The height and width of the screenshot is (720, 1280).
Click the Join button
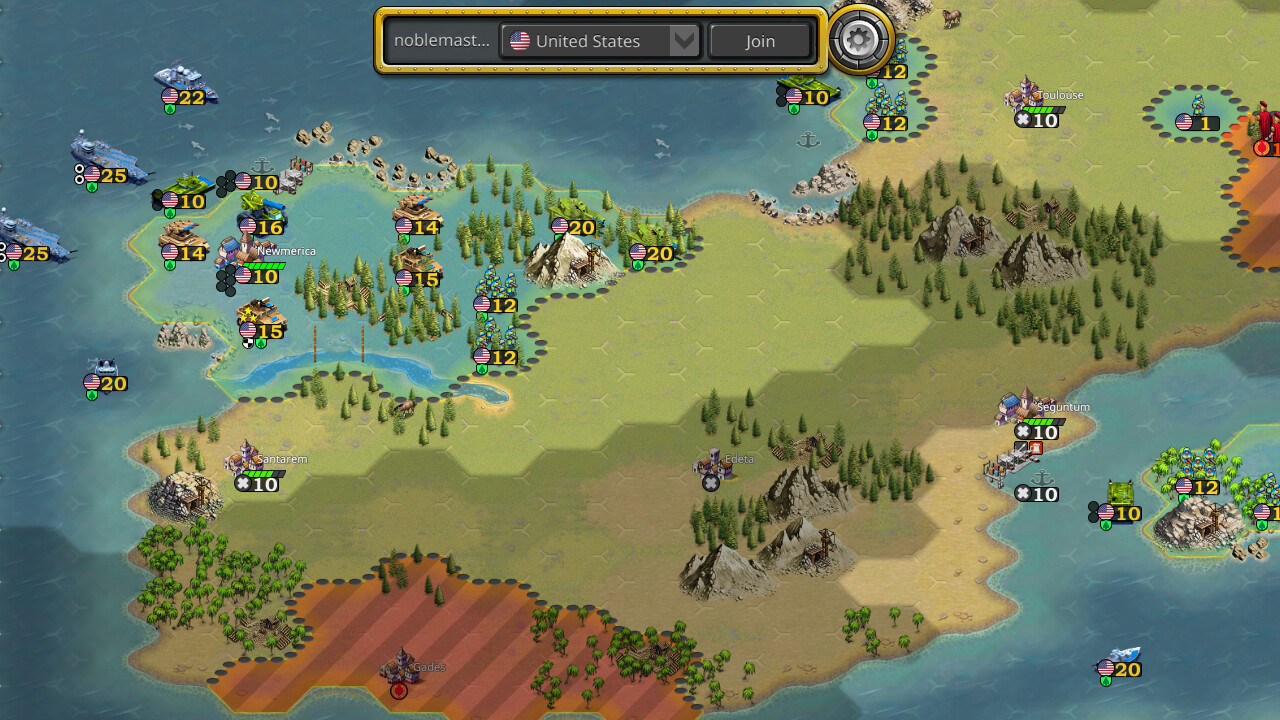[x=760, y=41]
